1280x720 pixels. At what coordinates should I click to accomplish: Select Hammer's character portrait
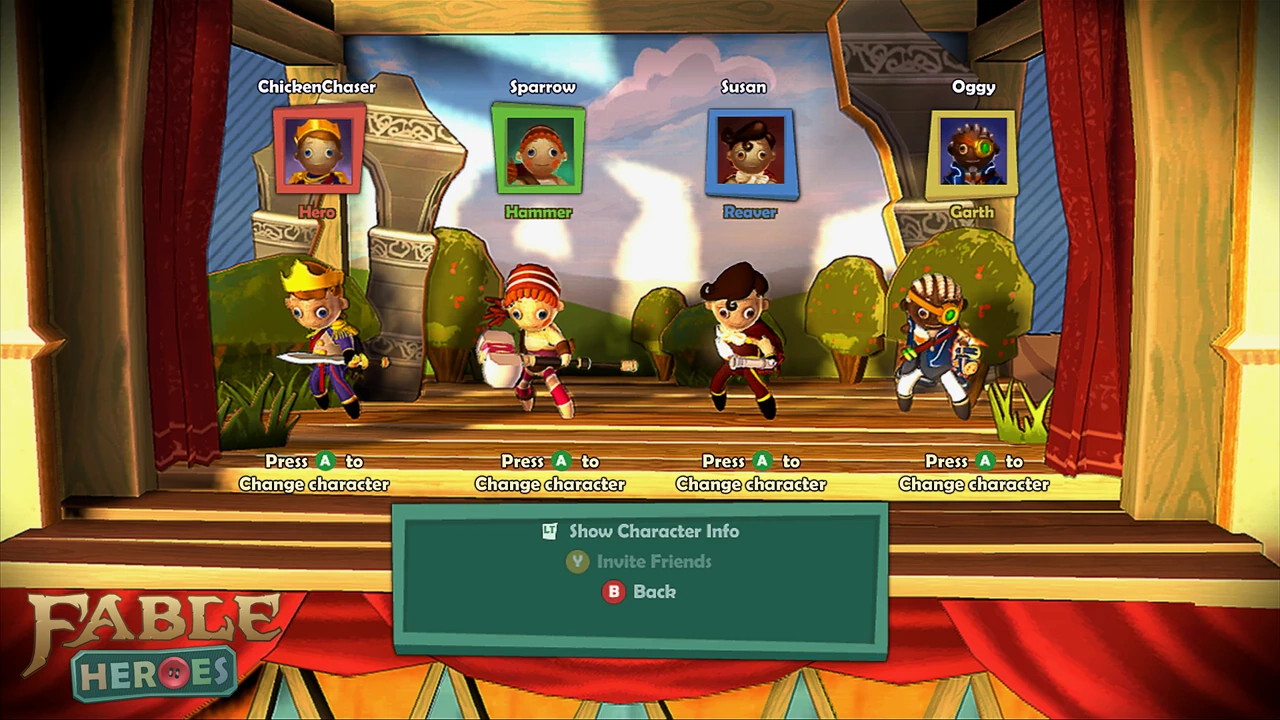[539, 150]
